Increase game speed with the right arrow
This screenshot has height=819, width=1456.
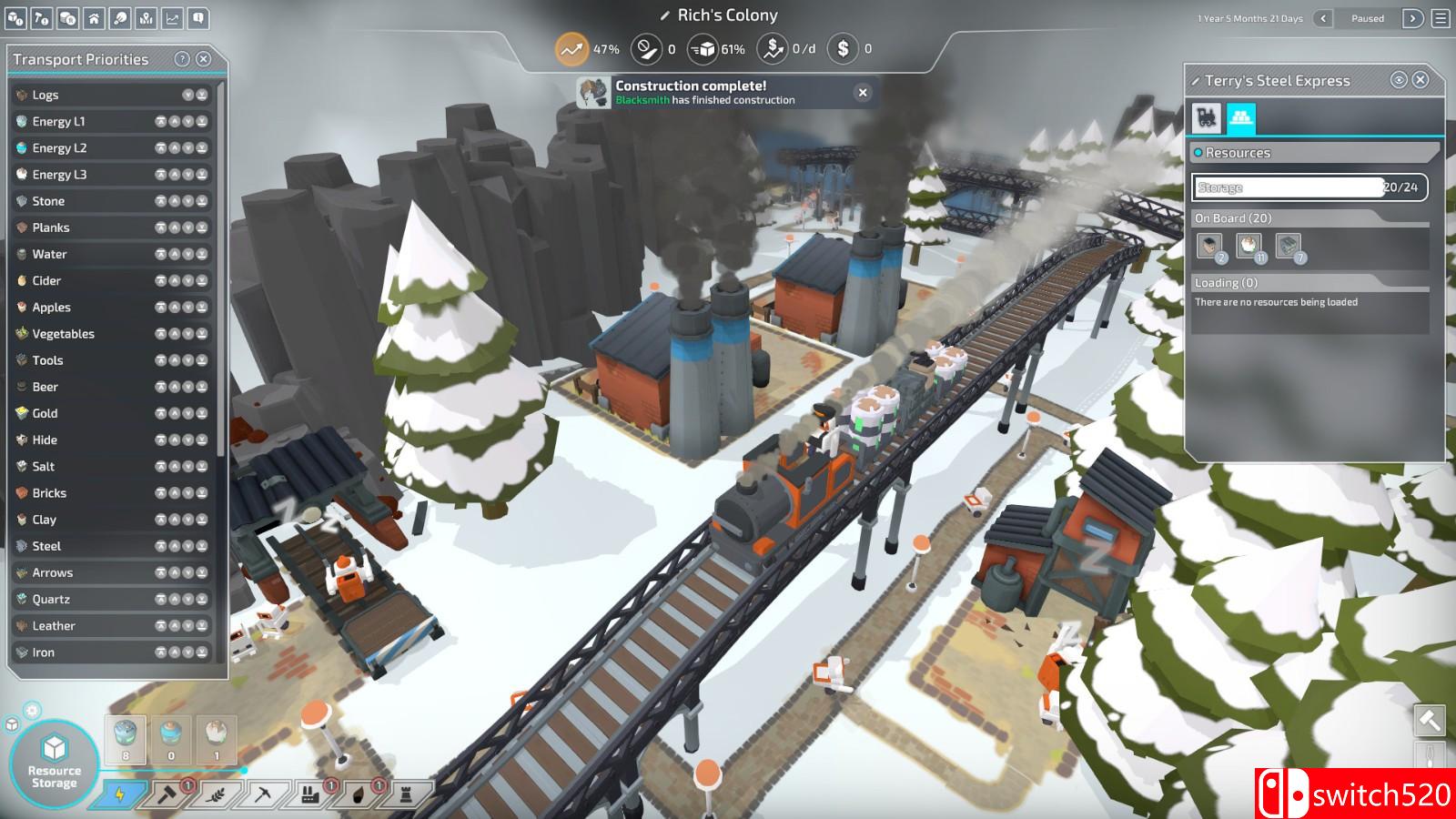coord(1412,18)
